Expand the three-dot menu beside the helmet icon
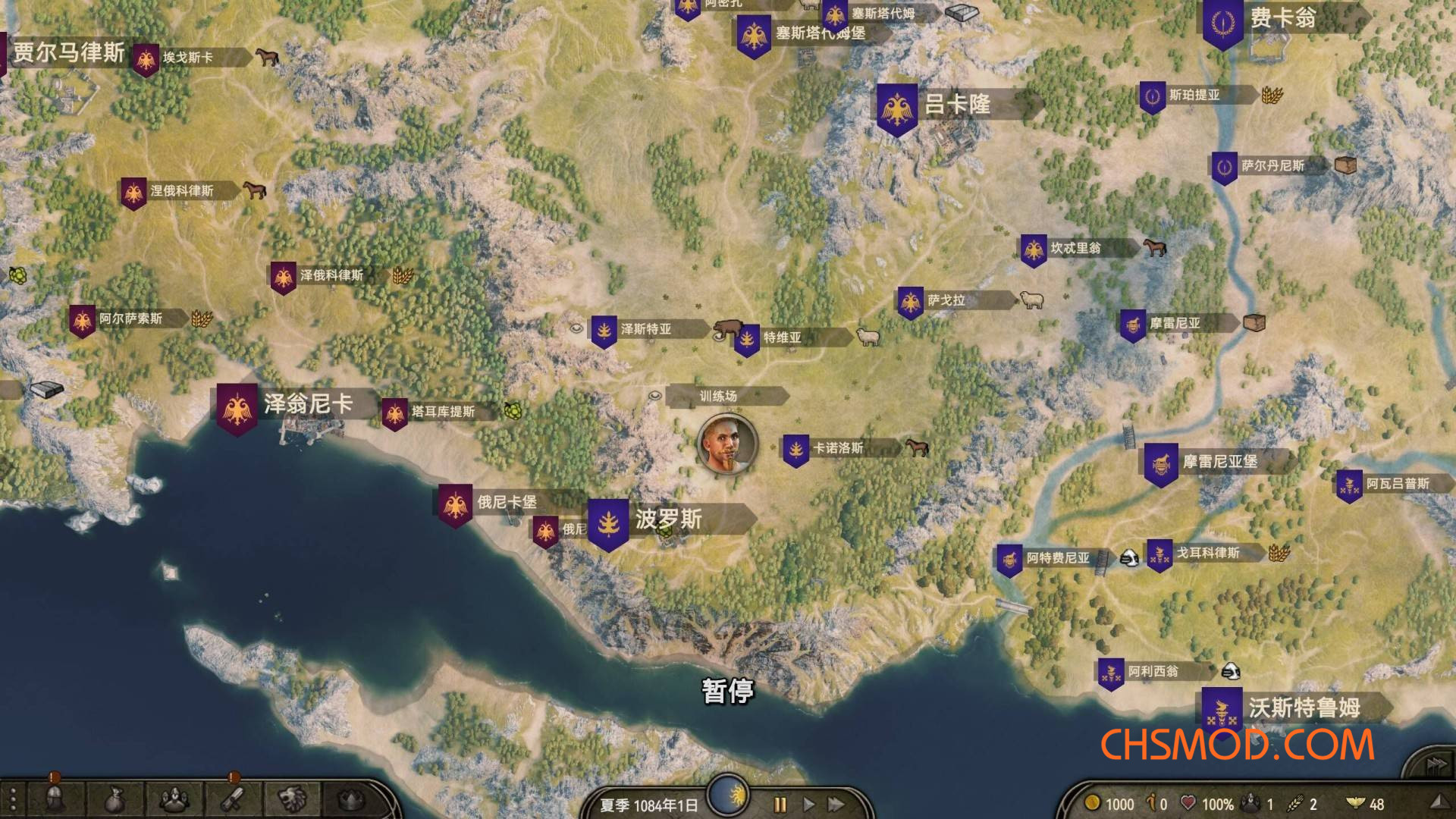This screenshot has width=1456, height=819. pos(12,800)
